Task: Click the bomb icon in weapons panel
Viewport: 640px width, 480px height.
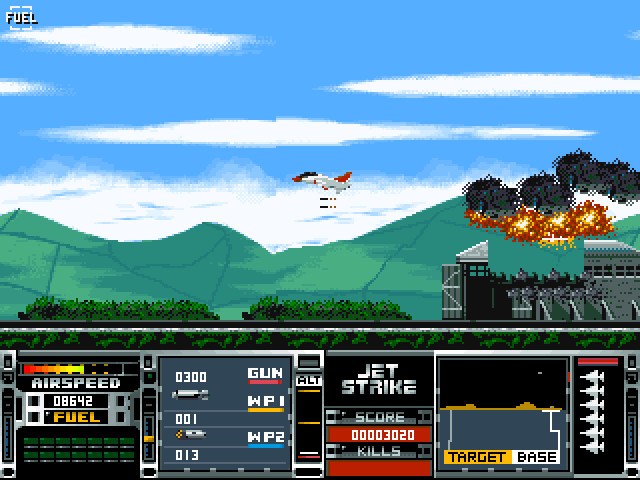Action: point(190,396)
